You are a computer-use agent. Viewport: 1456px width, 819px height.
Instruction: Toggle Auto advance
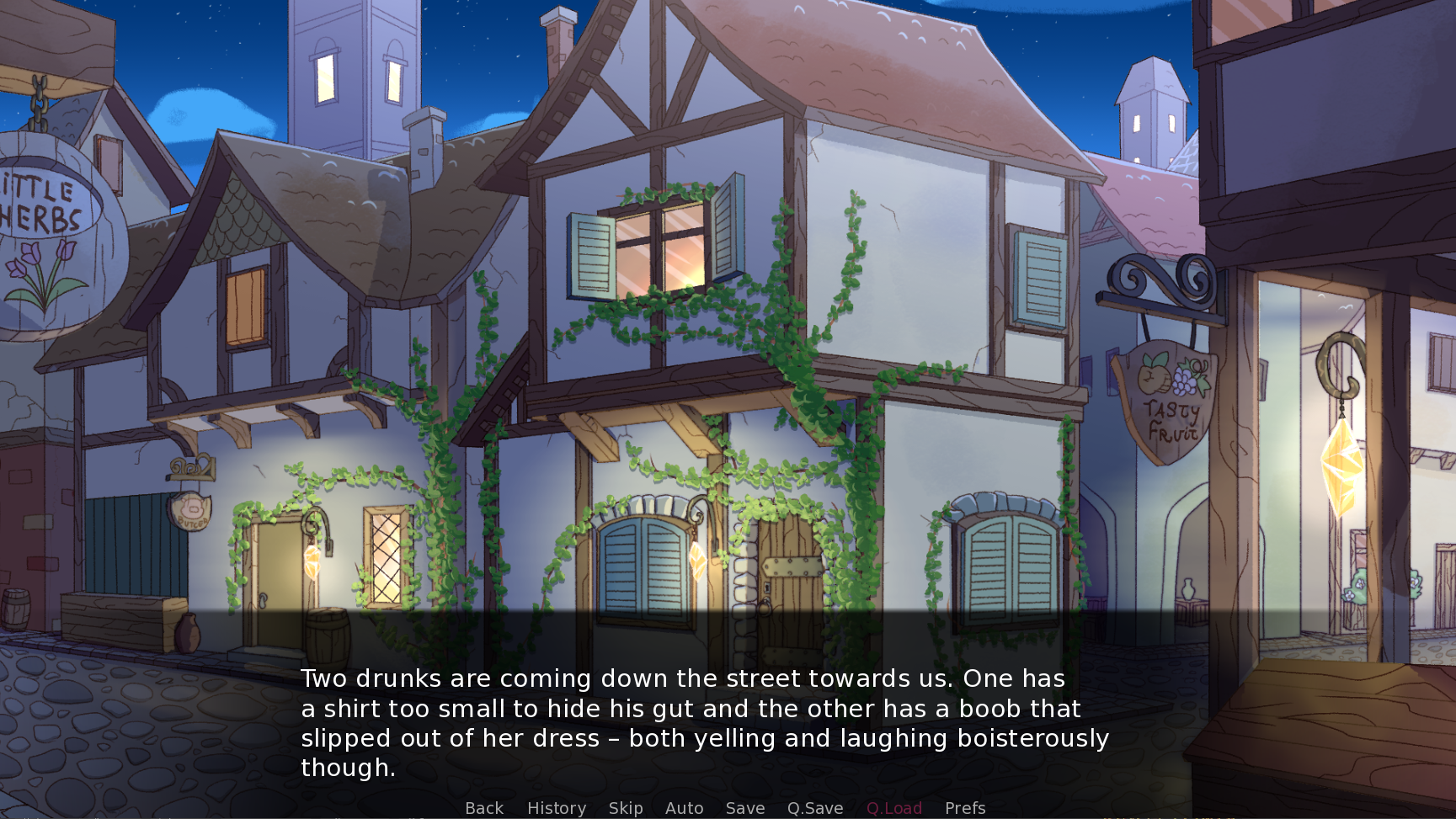(x=684, y=808)
